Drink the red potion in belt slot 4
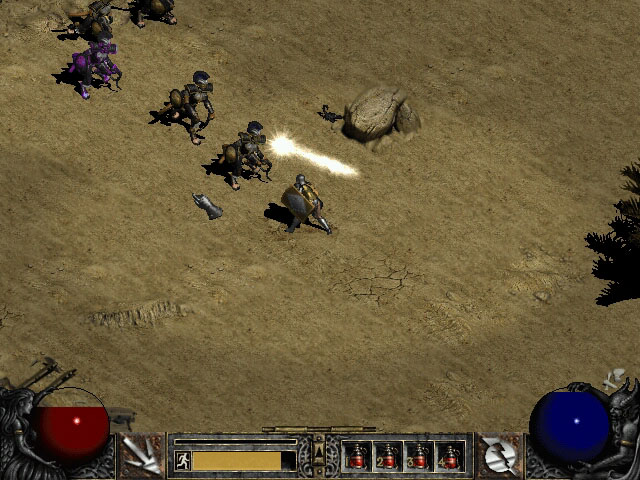 pyautogui.click(x=450, y=457)
